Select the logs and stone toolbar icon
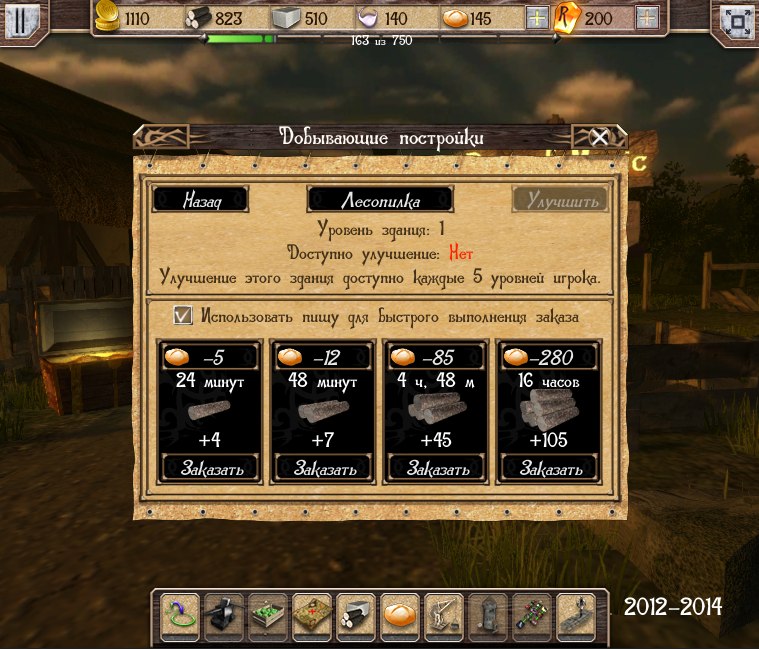Screen dimensions: 759x649 coord(356,615)
